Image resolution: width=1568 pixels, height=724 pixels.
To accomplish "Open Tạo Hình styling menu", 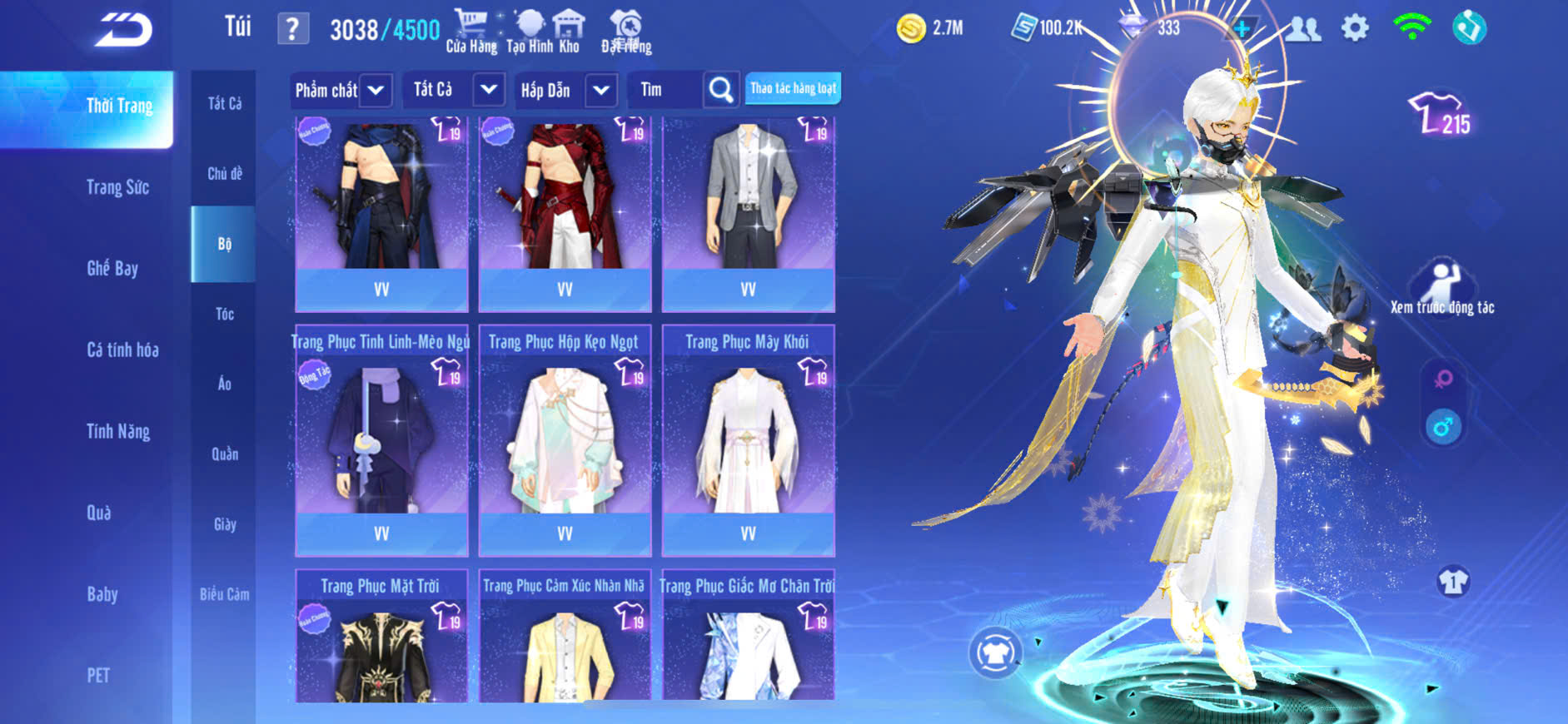I will pos(530,32).
